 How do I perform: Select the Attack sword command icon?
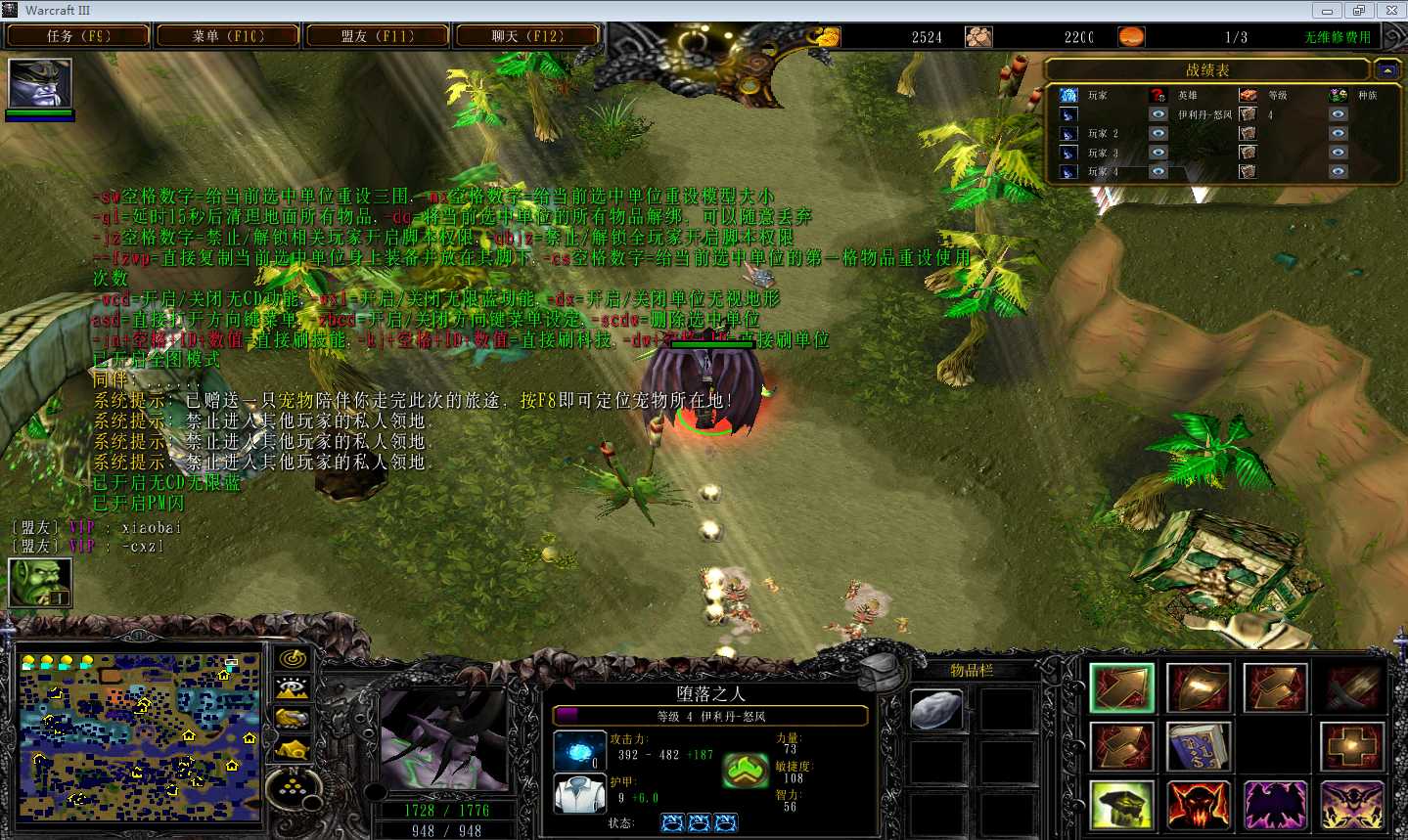point(1352,687)
